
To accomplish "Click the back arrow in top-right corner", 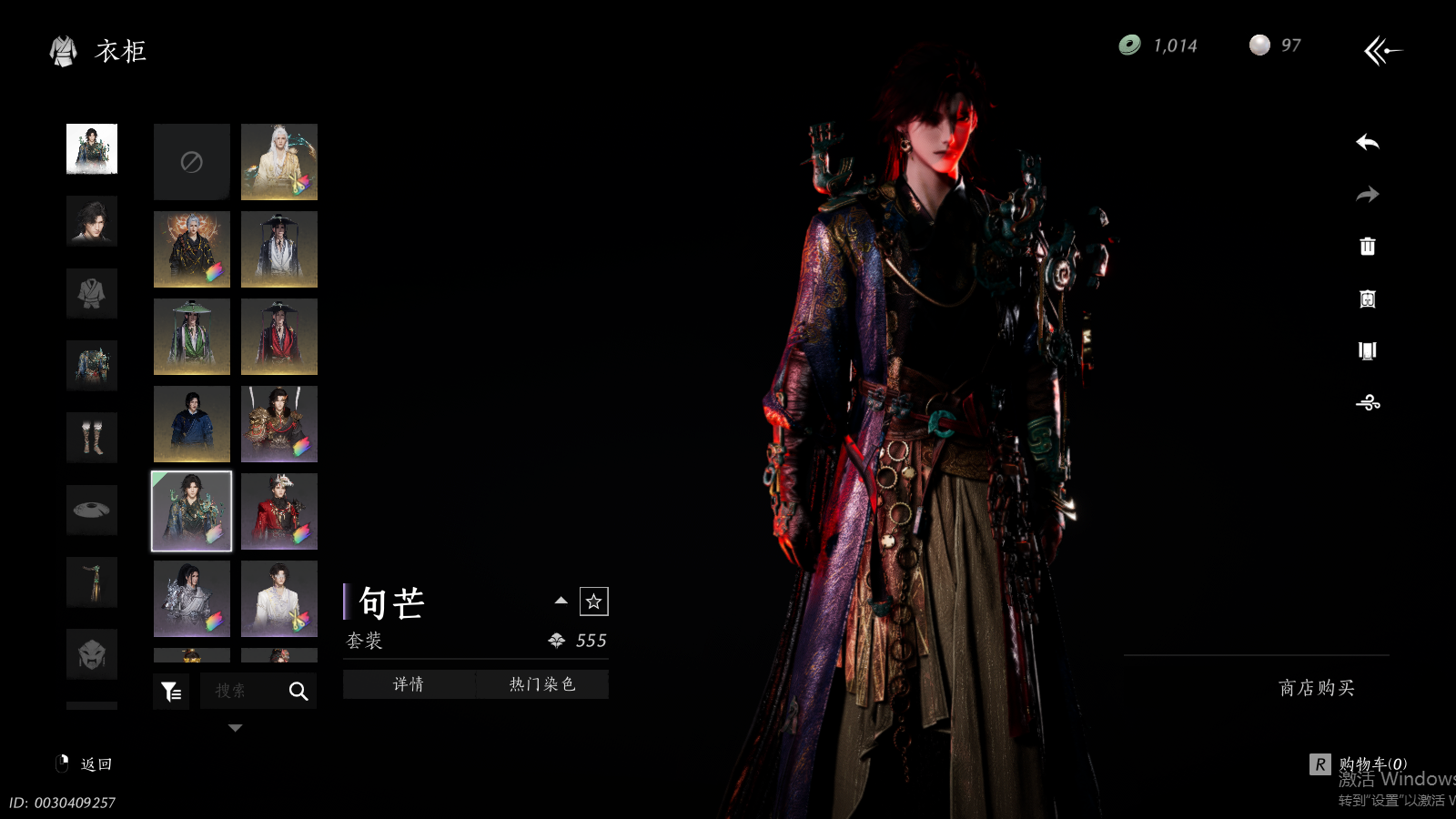I will click(1382, 51).
